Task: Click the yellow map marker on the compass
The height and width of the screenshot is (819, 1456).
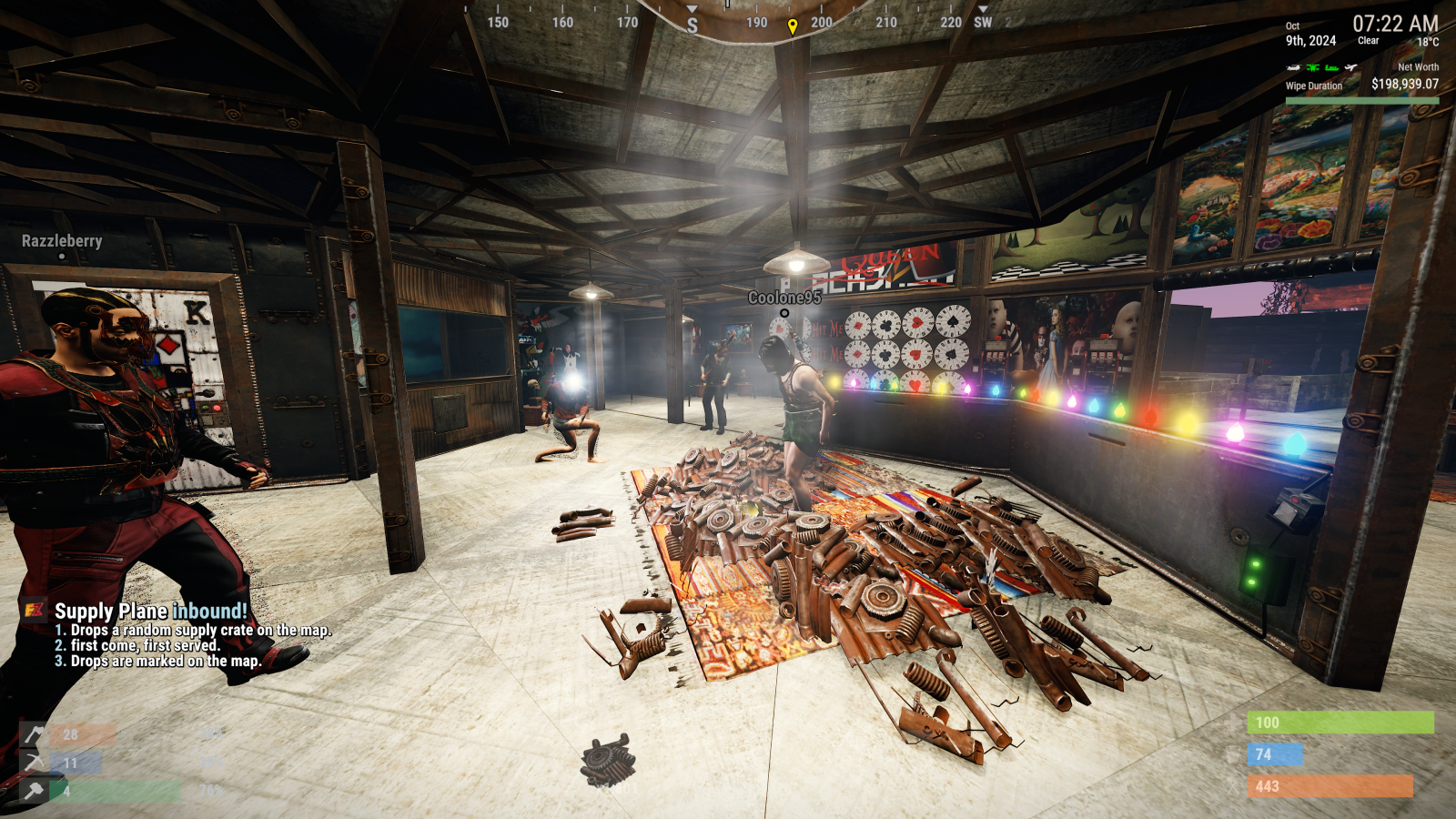Action: pos(793,26)
